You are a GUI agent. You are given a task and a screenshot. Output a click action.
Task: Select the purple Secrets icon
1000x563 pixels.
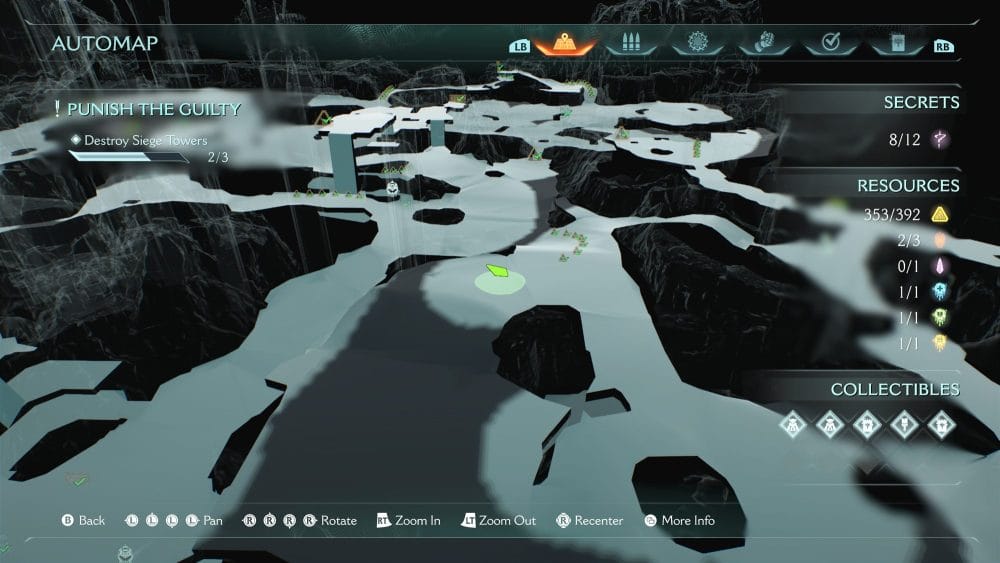coord(940,140)
